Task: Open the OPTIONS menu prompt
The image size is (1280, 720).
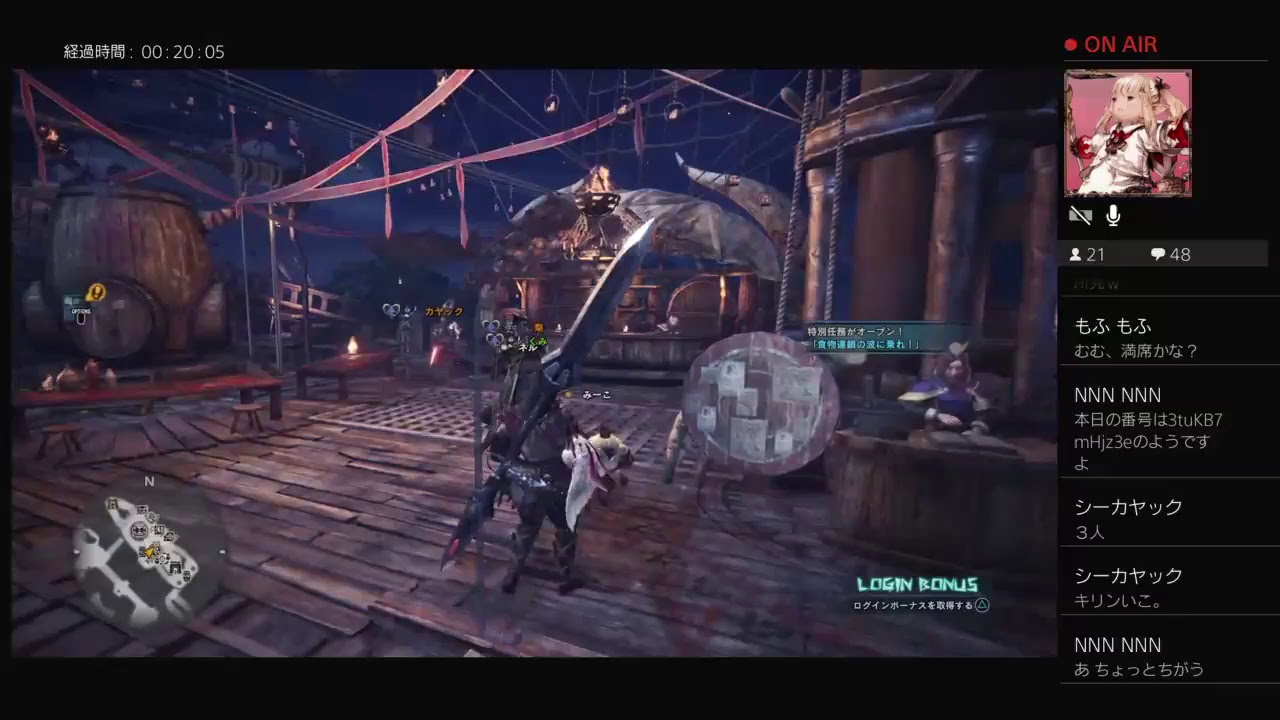Action: point(80,313)
